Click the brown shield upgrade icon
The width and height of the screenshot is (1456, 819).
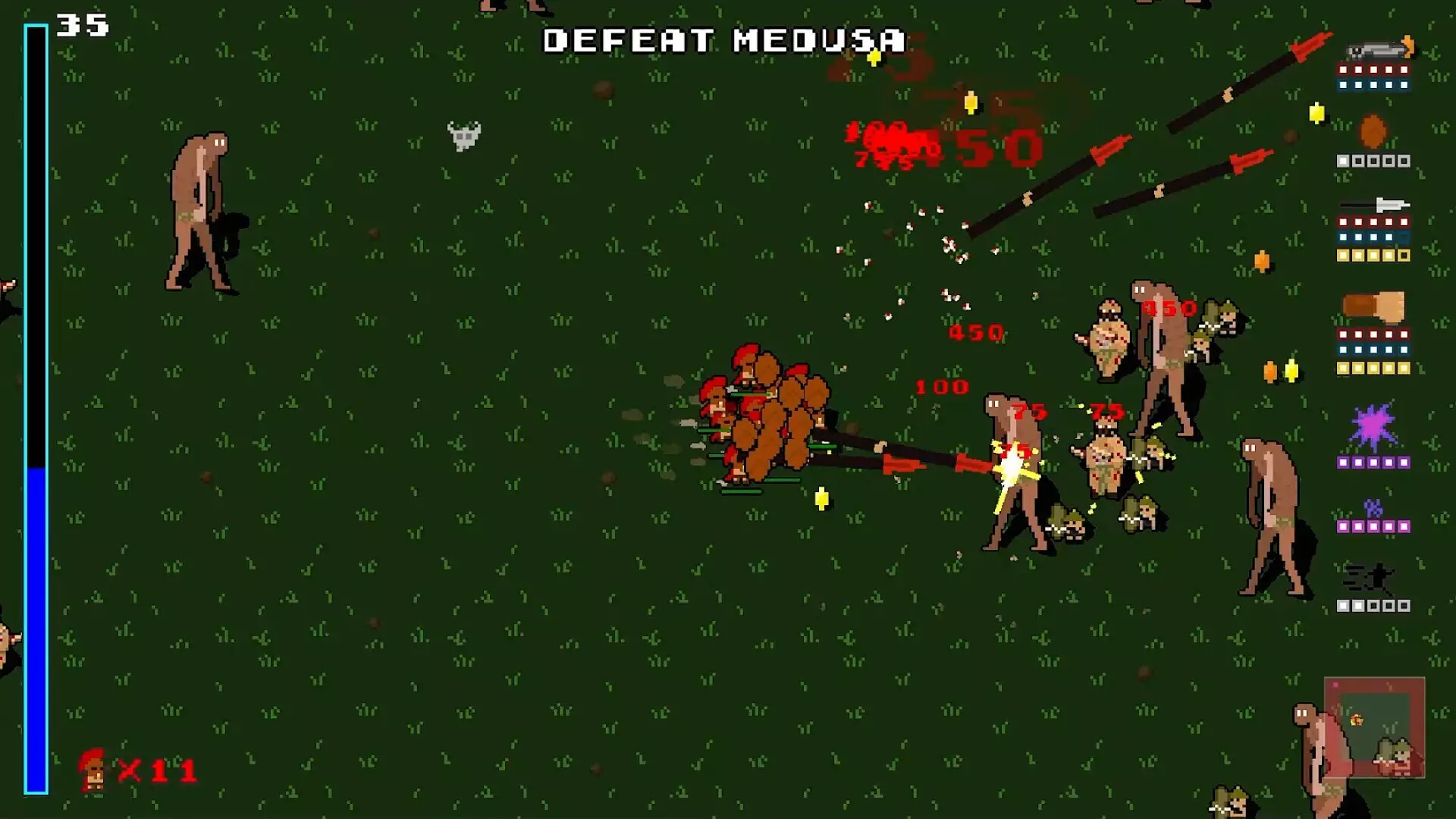[x=1373, y=132]
